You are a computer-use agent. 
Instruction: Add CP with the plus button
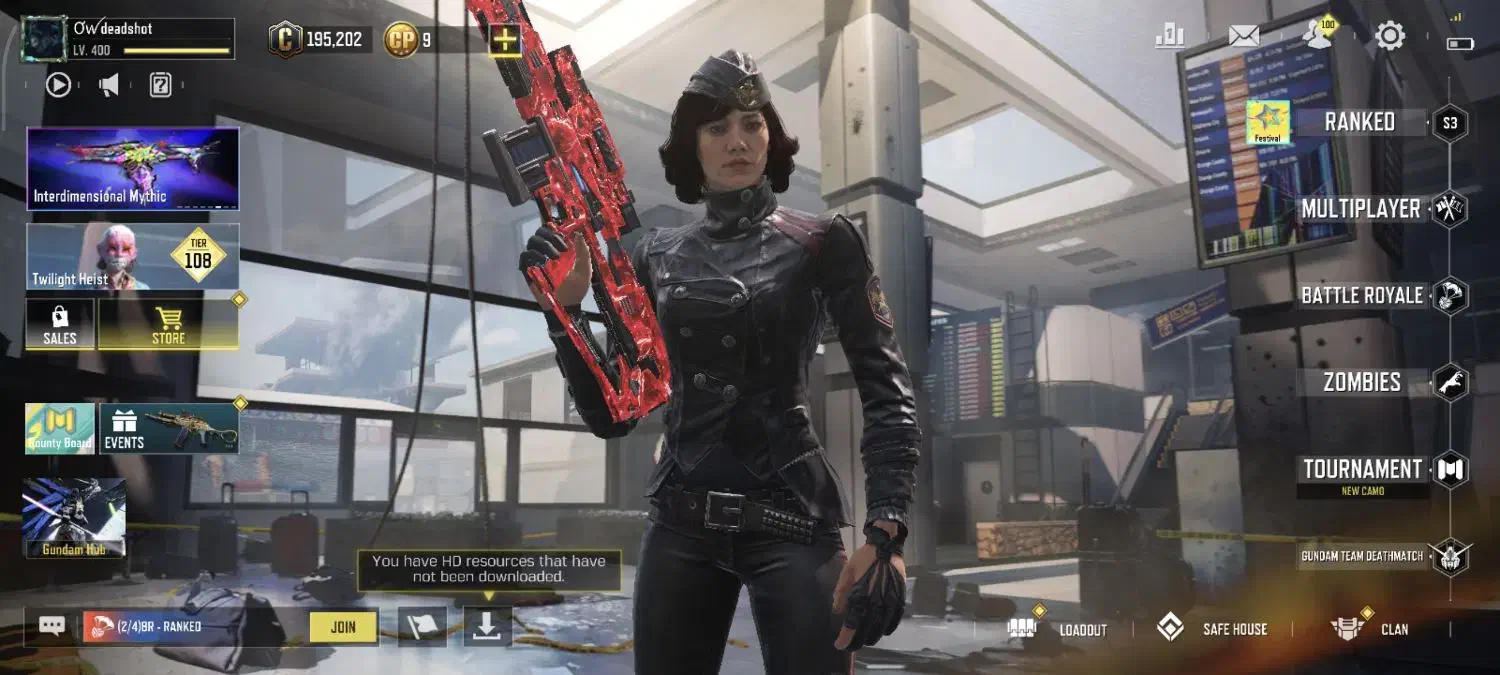coord(505,40)
